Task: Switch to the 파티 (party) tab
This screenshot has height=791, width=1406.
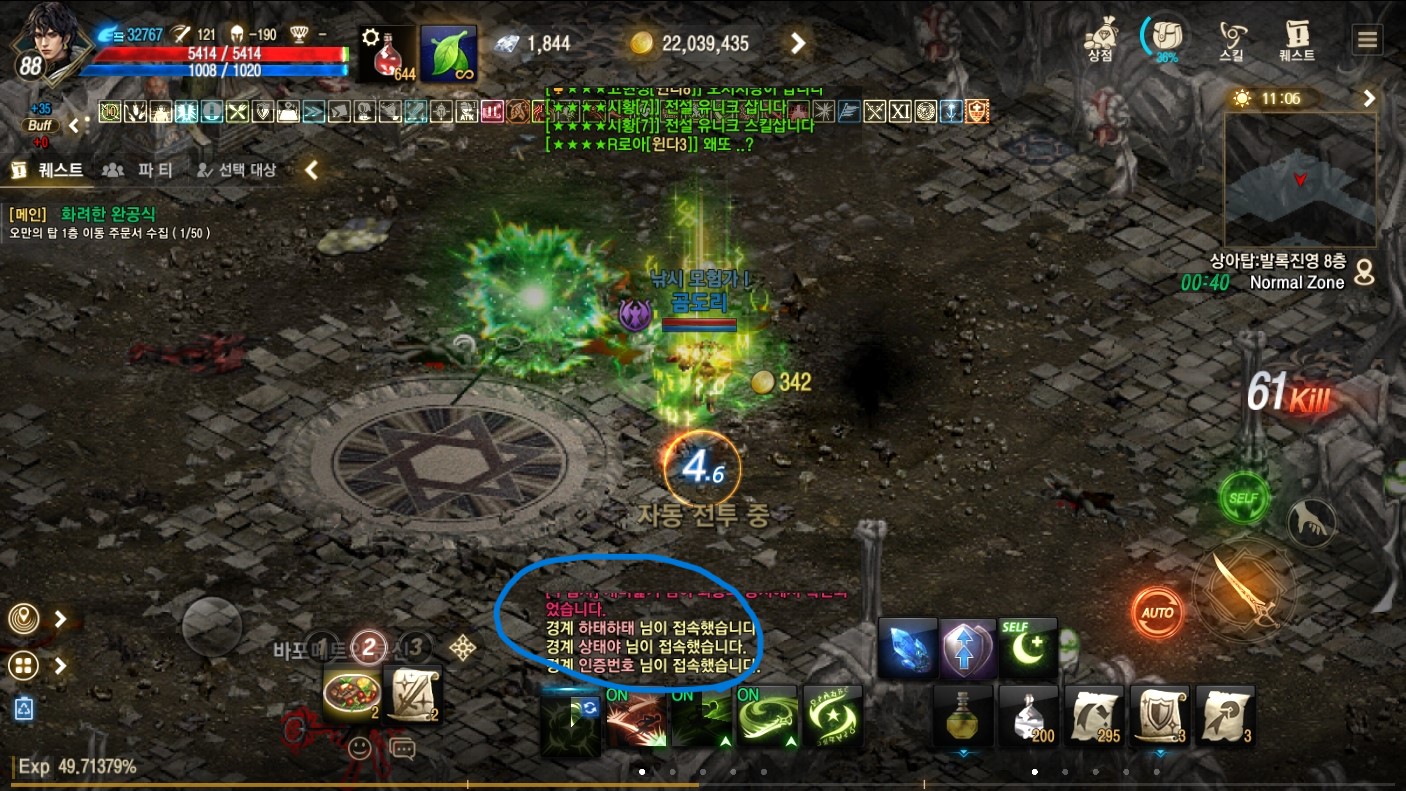Action: 154,170
